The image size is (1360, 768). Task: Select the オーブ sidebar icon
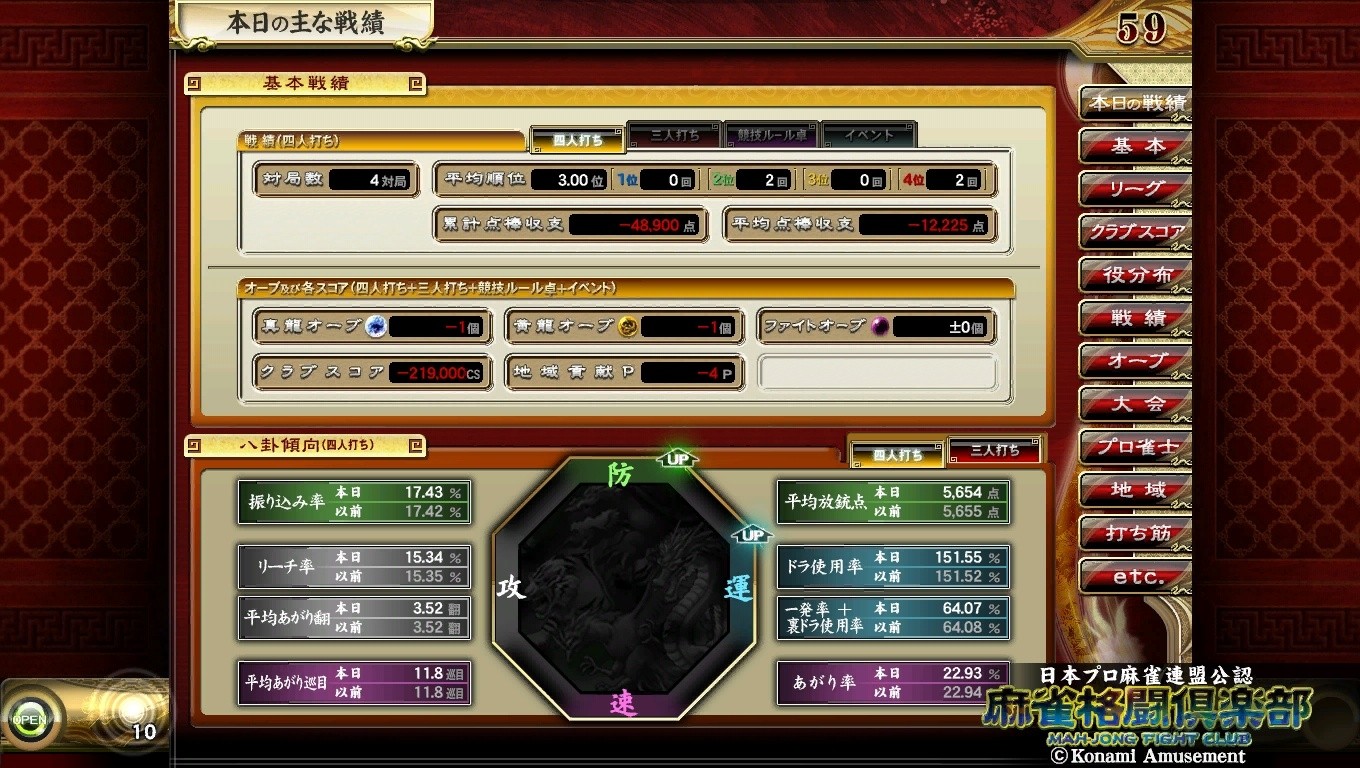pyautogui.click(x=1135, y=361)
